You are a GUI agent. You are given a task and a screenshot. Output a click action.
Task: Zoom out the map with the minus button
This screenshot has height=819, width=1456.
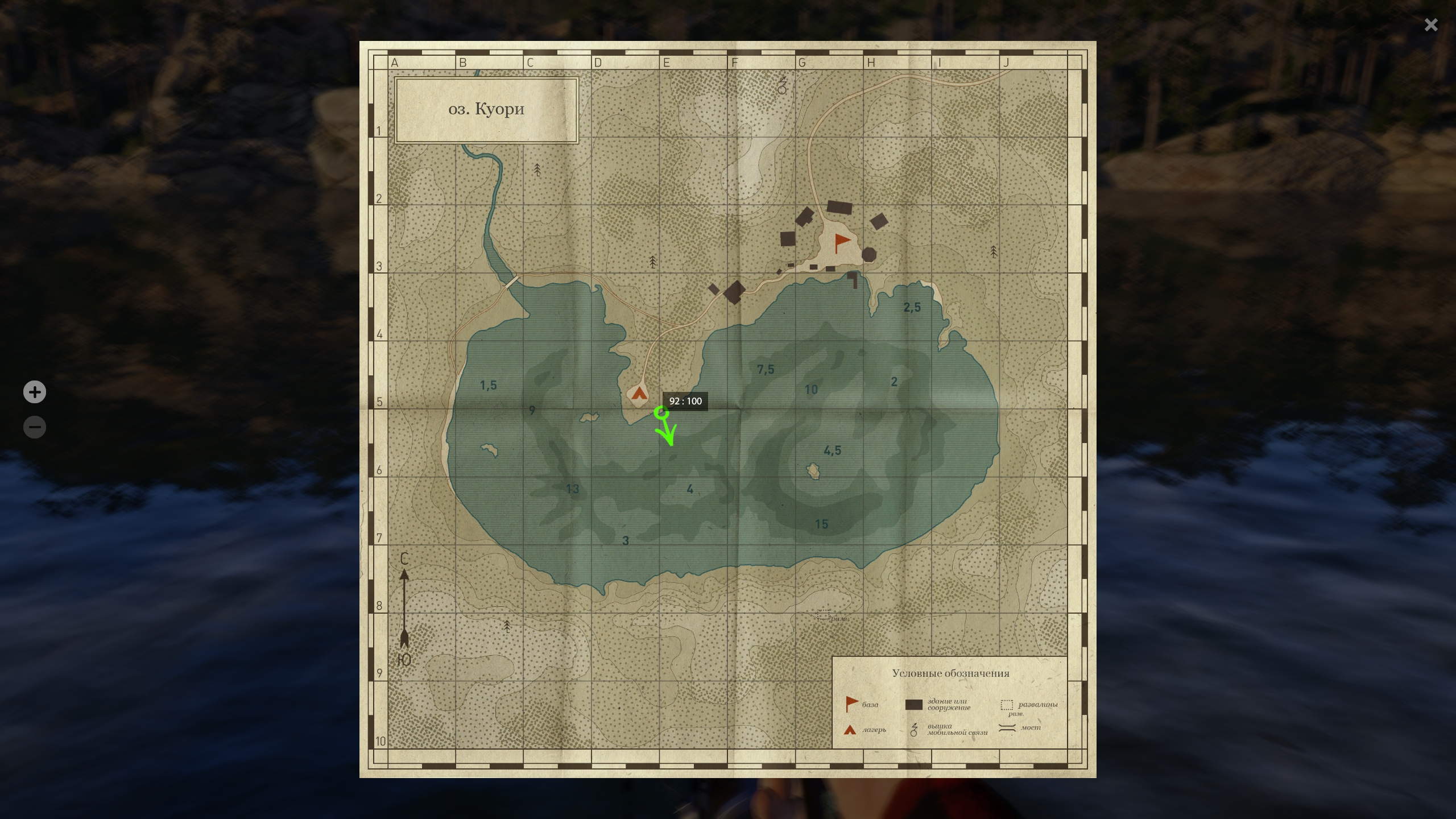[35, 427]
